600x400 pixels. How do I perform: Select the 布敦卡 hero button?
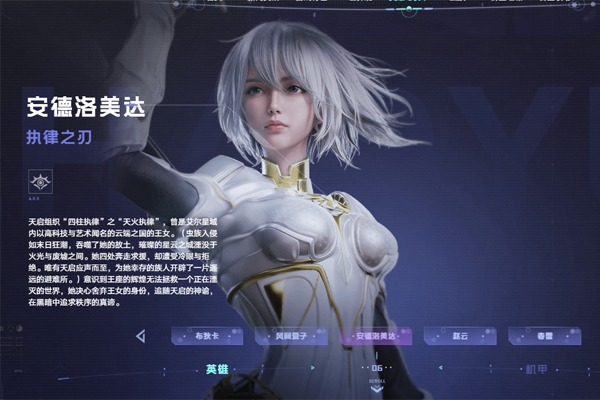(206, 336)
